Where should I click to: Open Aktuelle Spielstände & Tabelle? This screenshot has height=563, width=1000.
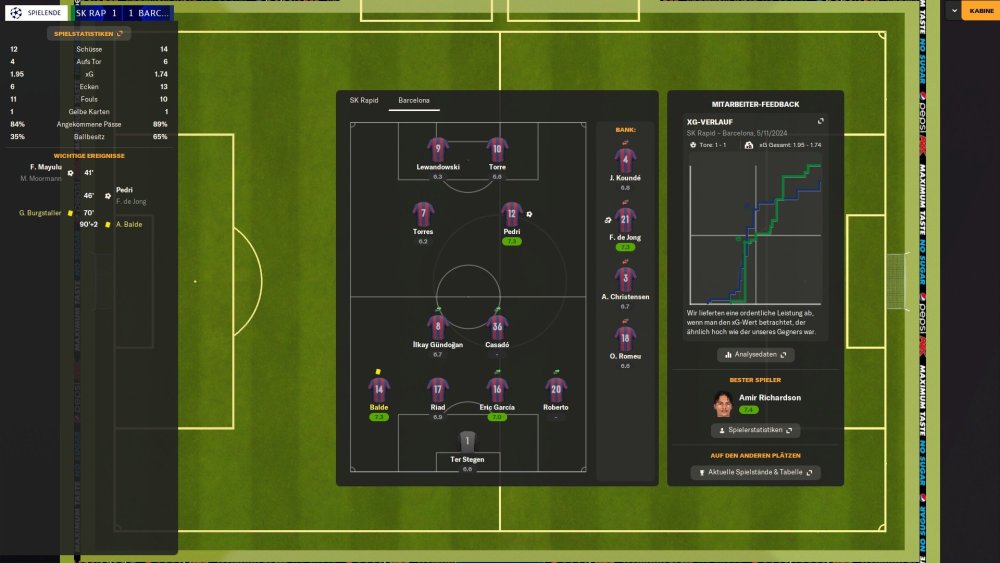[755, 472]
